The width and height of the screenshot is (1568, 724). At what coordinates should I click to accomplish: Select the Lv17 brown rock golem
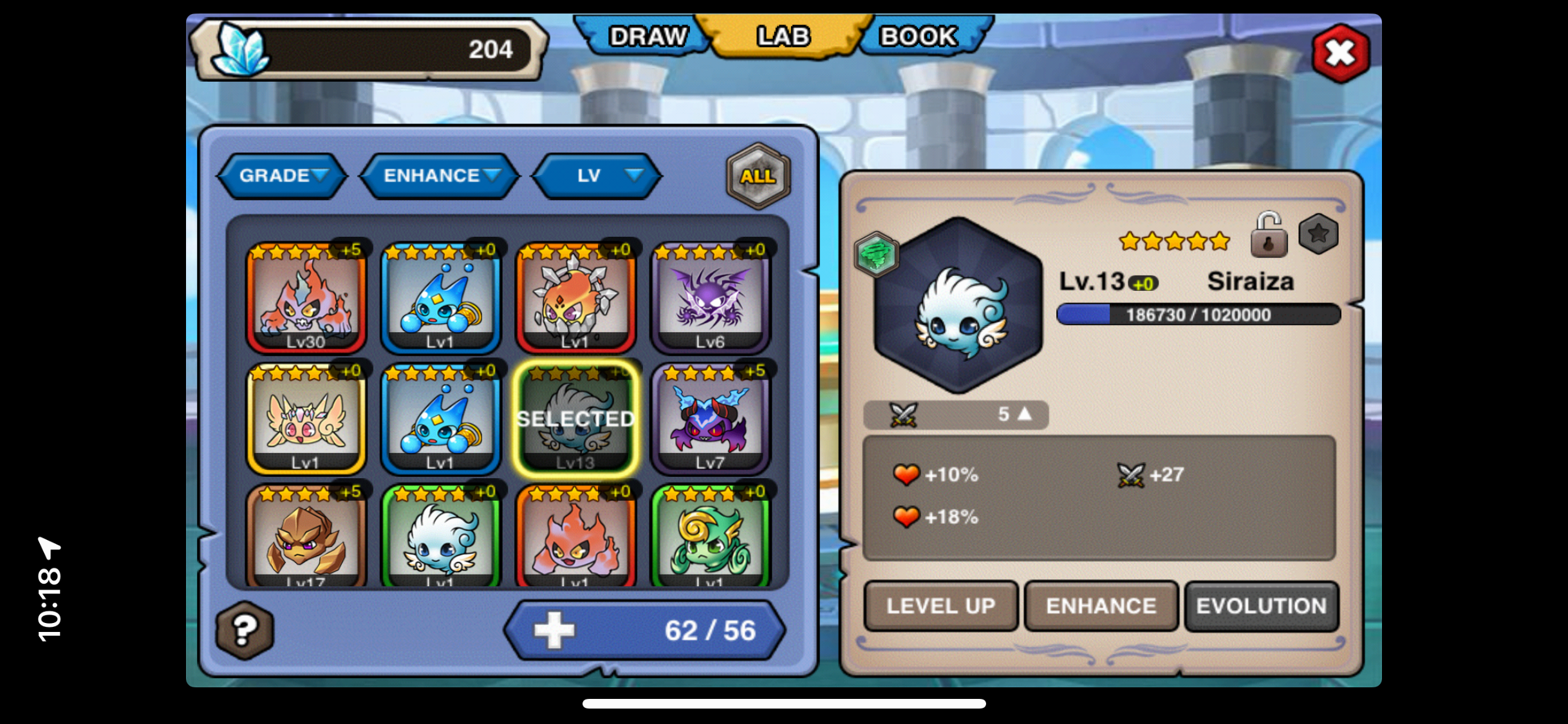pos(306,537)
